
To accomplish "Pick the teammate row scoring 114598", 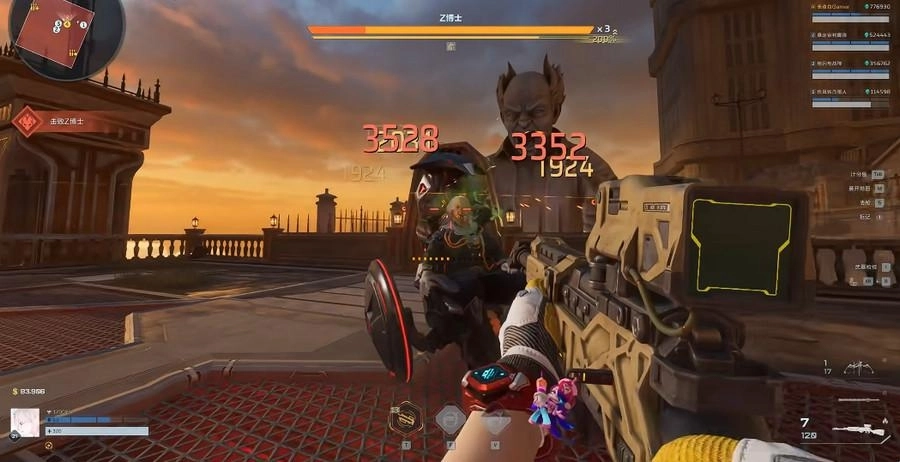I will (x=849, y=93).
